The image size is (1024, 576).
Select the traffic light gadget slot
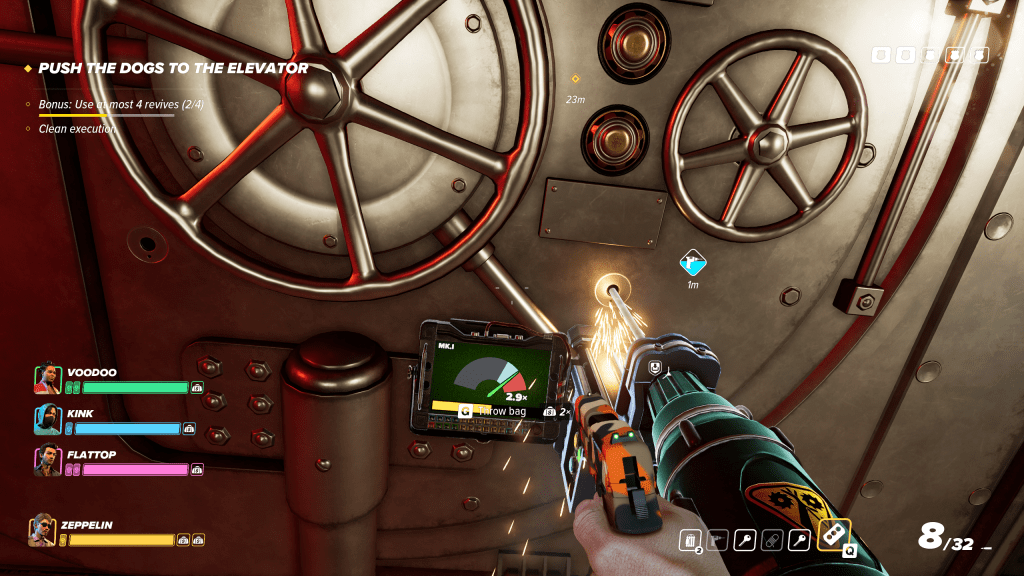click(833, 536)
